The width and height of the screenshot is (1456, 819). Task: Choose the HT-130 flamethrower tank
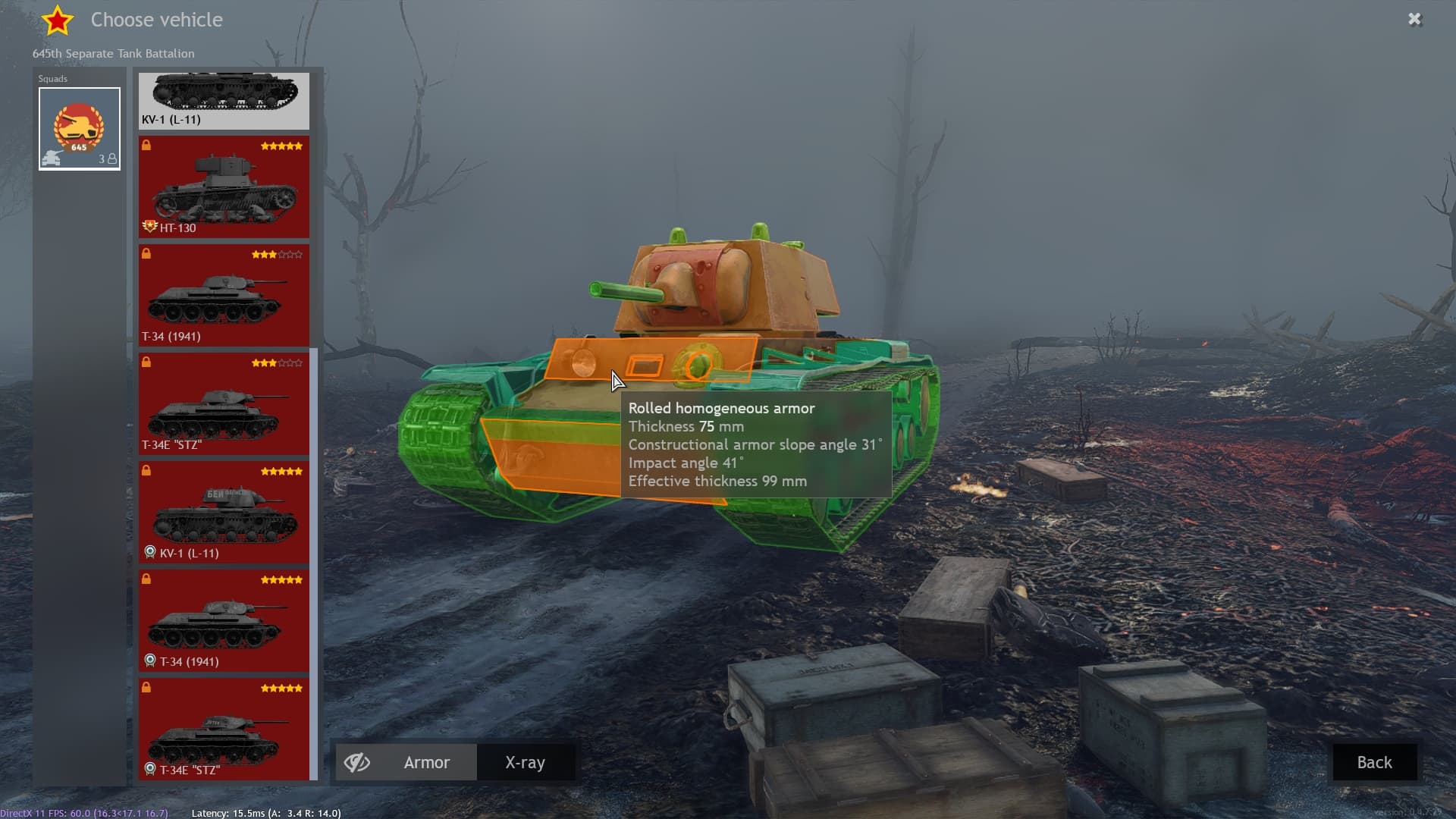[224, 187]
